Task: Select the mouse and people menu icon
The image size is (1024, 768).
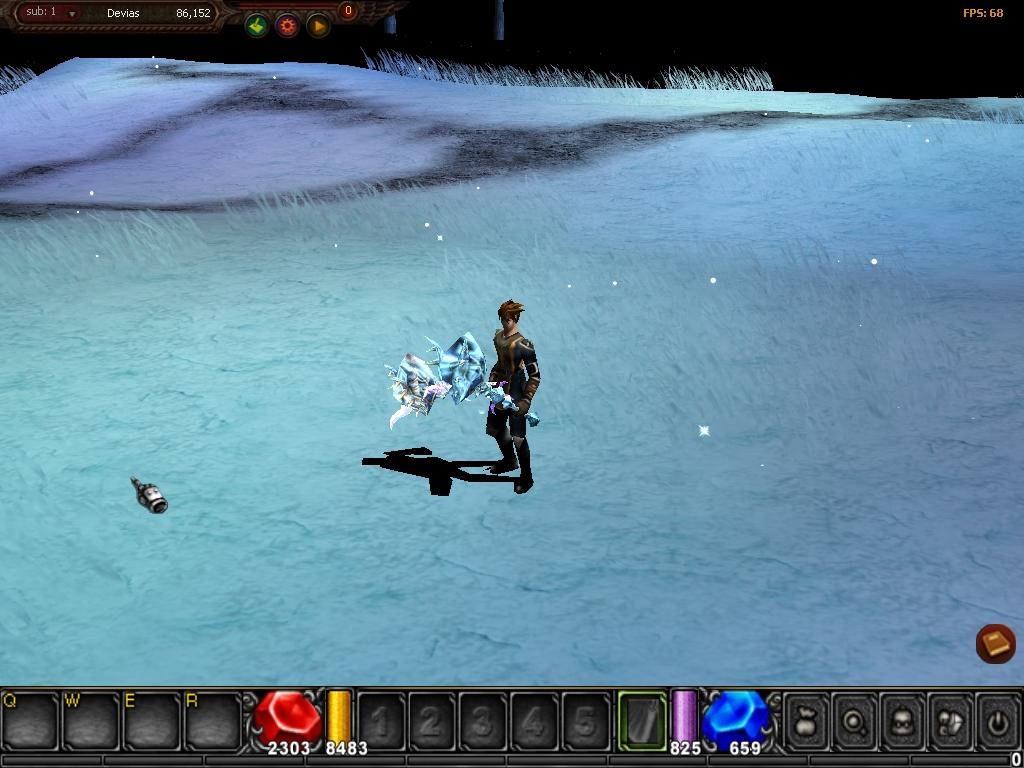Action: click(950, 720)
